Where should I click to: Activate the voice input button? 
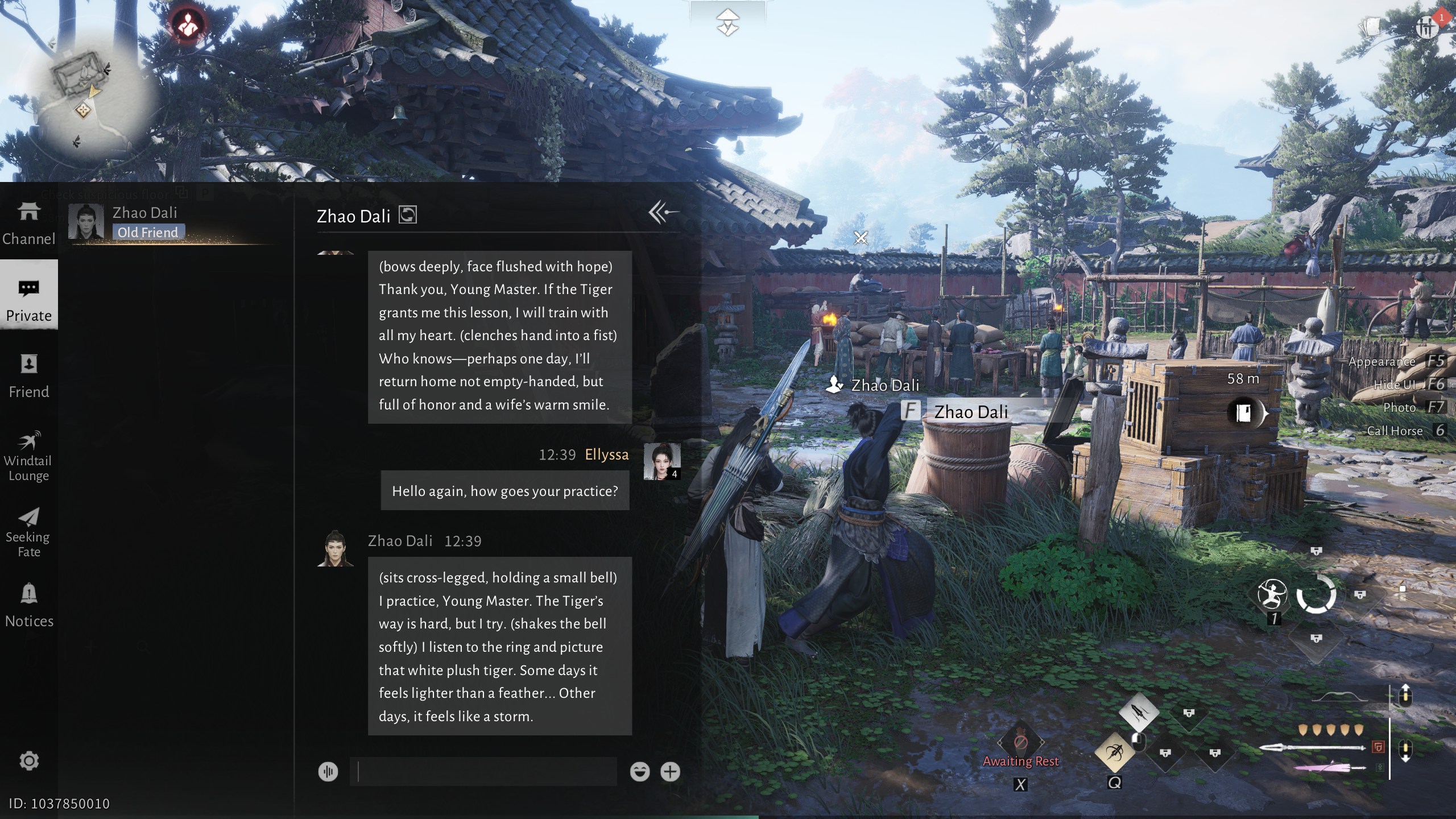pos(328,772)
